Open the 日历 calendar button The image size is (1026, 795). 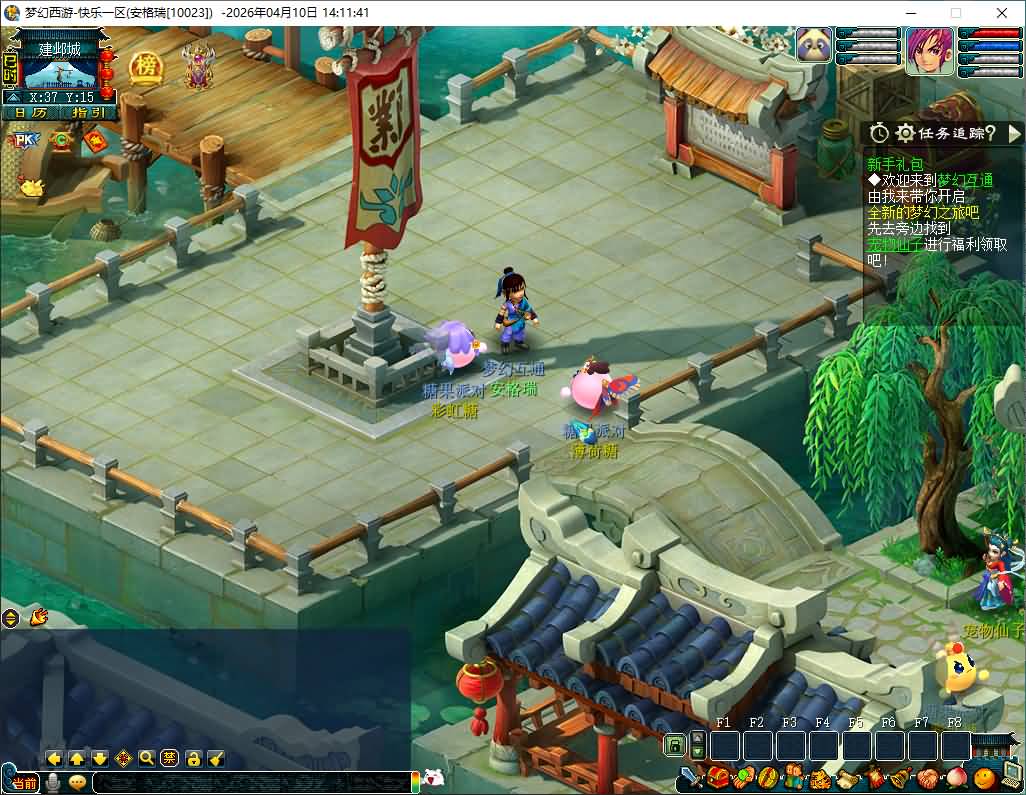click(x=30, y=112)
